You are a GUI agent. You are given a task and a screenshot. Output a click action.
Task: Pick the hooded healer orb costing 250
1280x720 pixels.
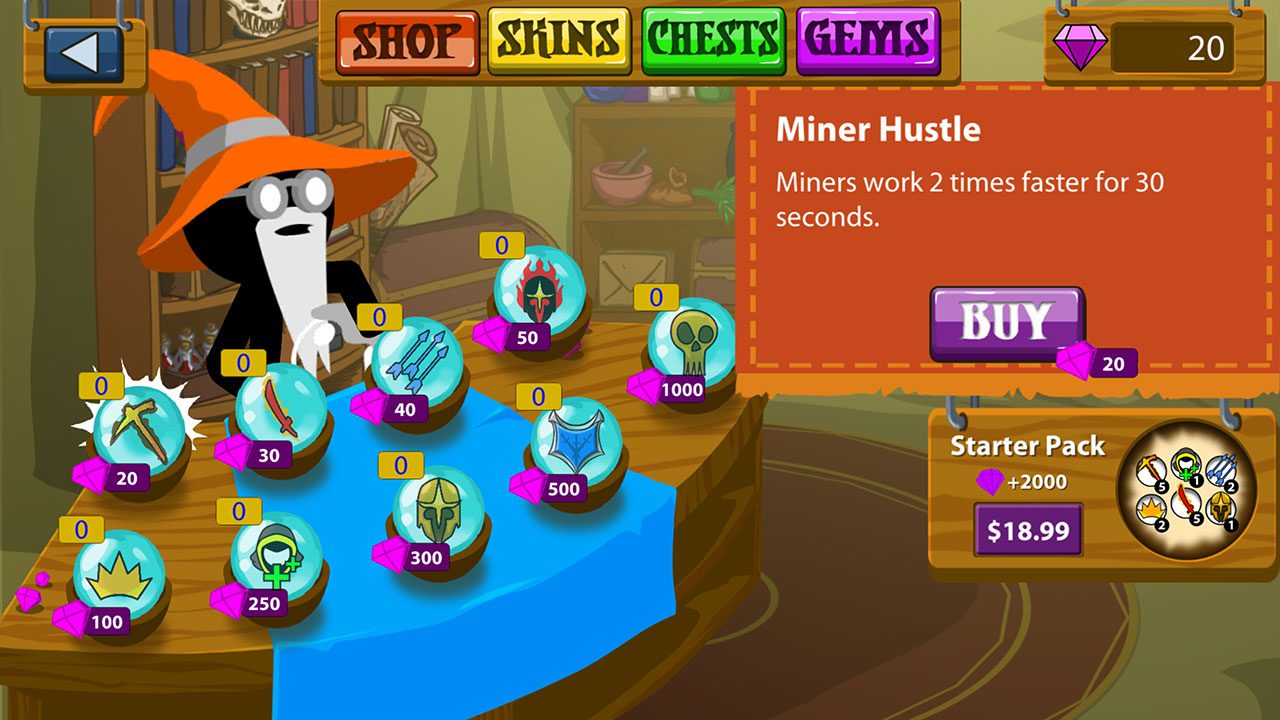276,557
